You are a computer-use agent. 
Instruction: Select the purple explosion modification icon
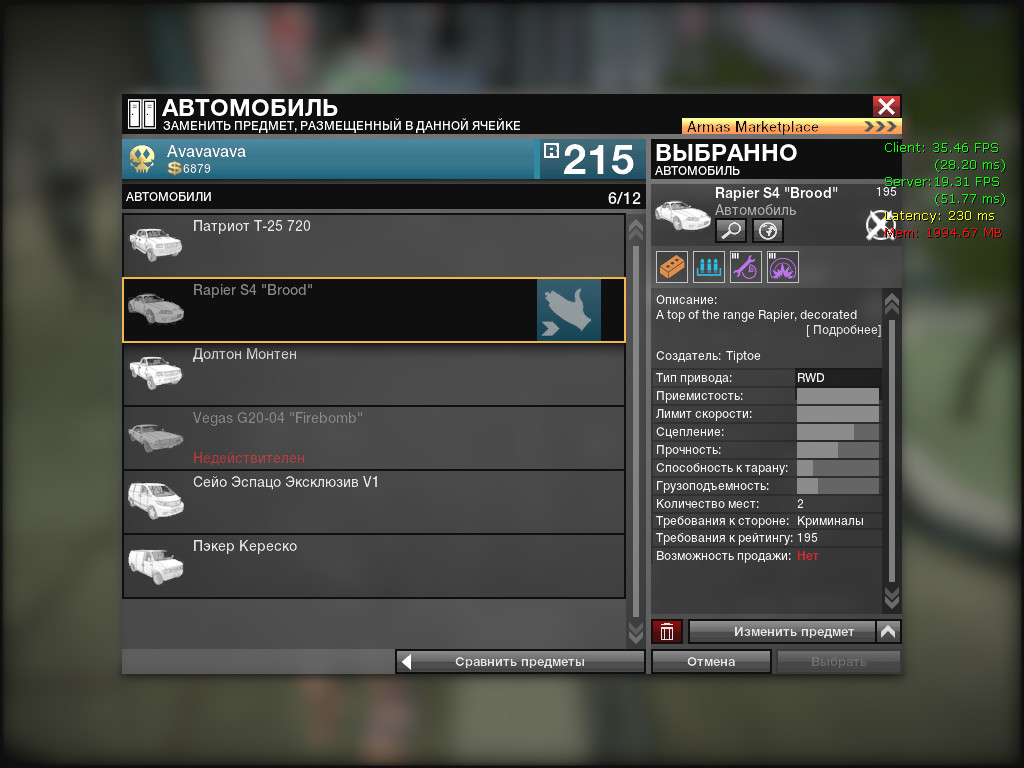(783, 267)
